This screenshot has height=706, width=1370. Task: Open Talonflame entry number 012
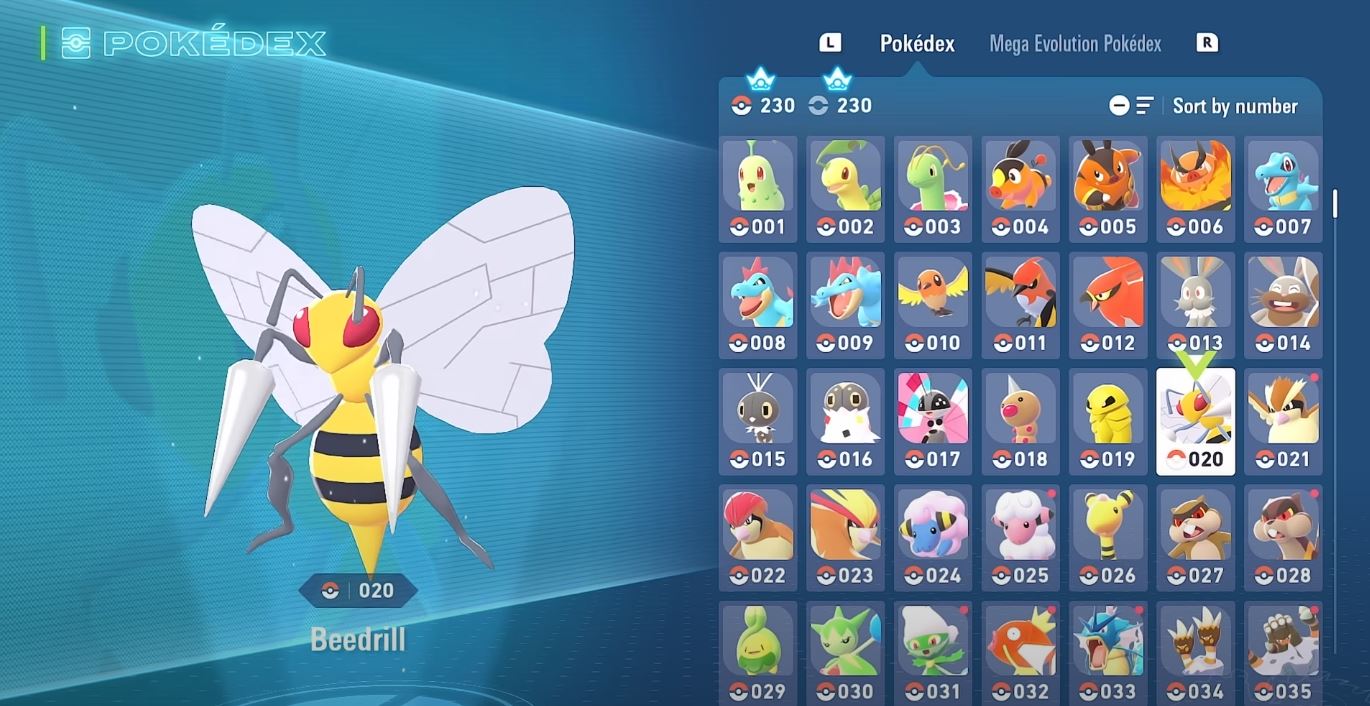pyautogui.click(x=1108, y=305)
